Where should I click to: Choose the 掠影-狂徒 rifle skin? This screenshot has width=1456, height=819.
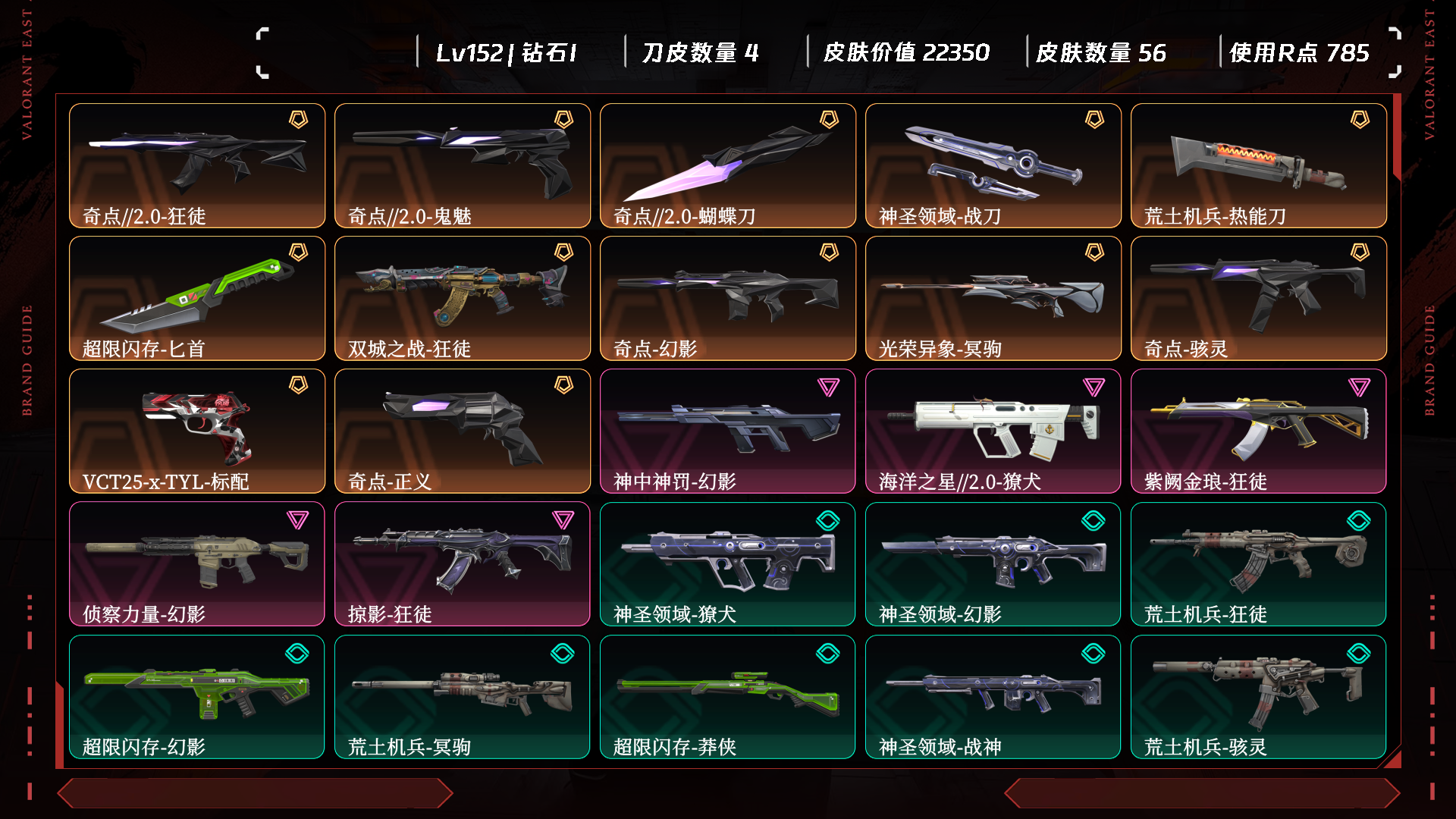tap(463, 563)
